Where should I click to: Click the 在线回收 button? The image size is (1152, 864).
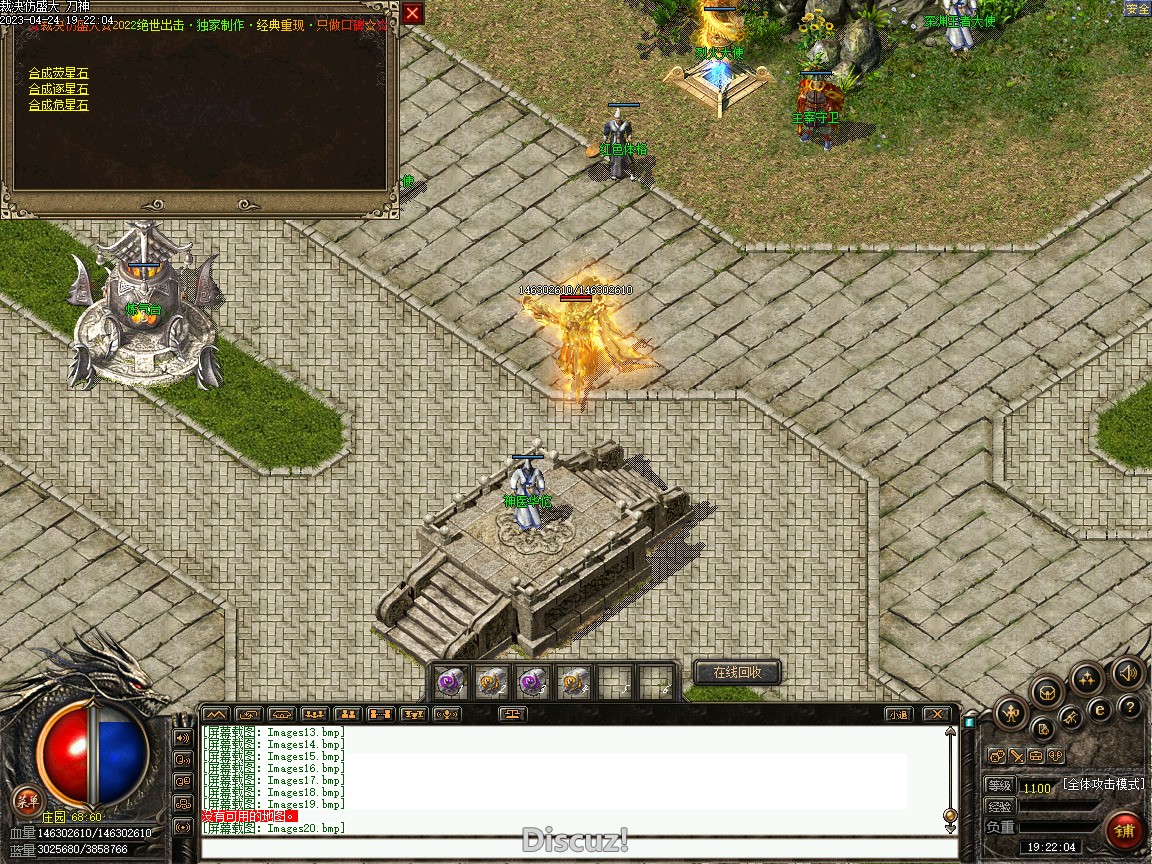coord(737,672)
